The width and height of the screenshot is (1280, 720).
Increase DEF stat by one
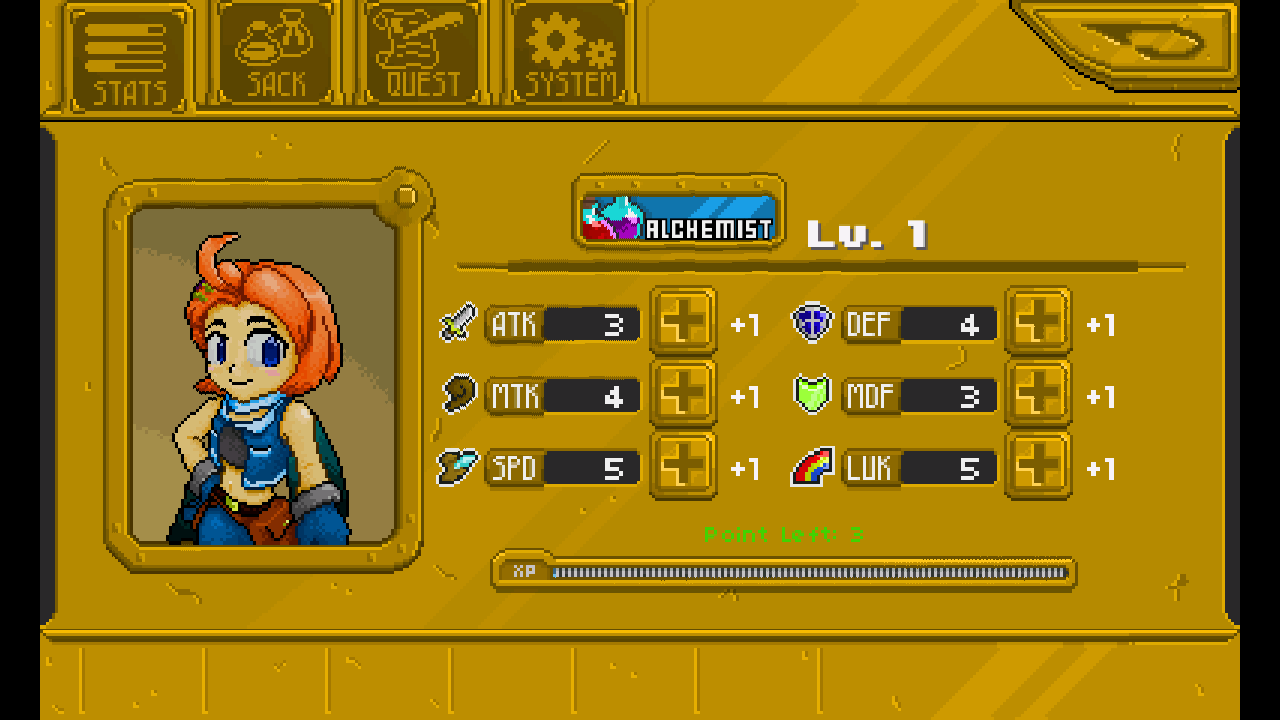point(1038,322)
